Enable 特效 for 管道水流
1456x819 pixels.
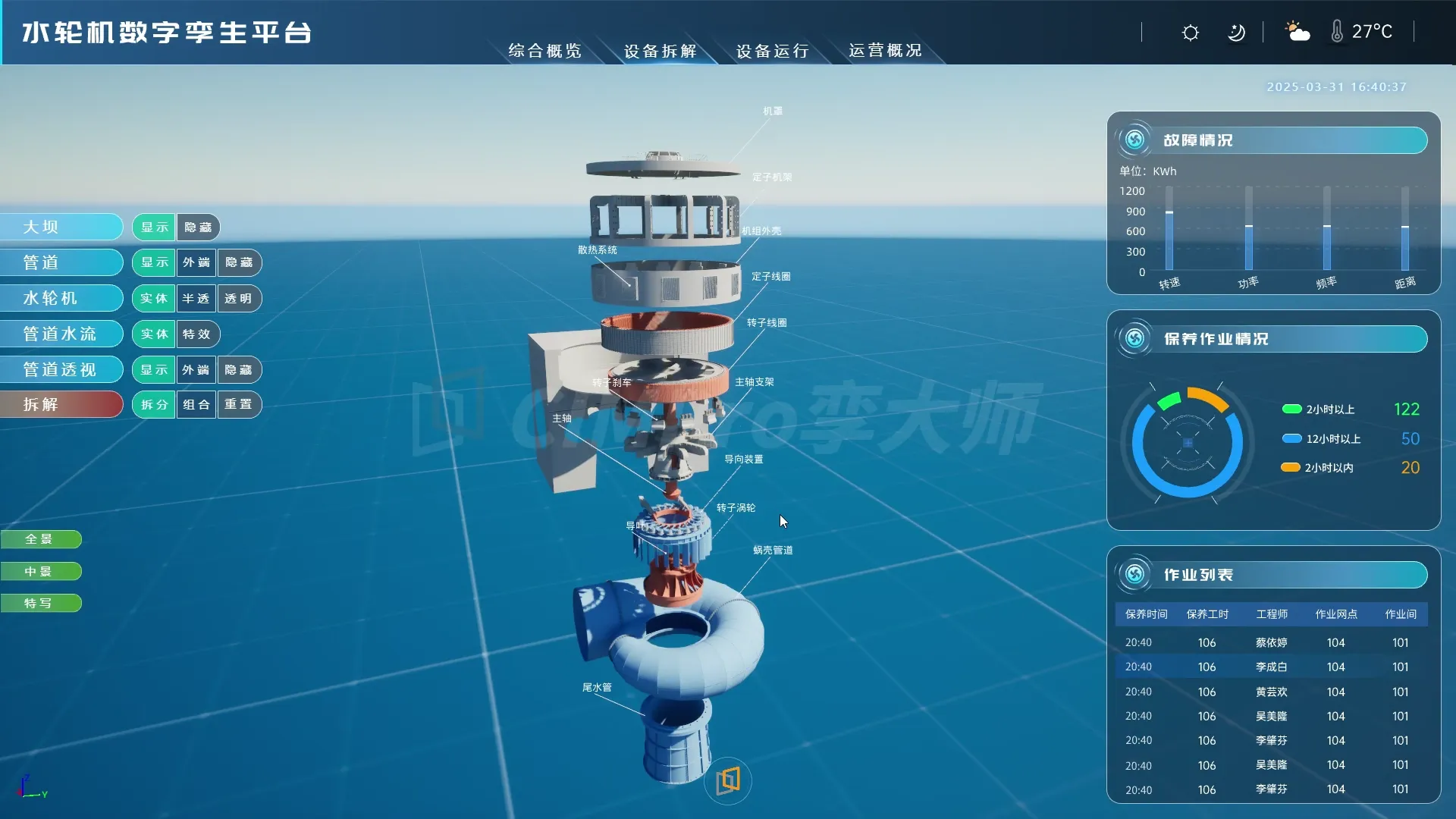[x=197, y=334]
